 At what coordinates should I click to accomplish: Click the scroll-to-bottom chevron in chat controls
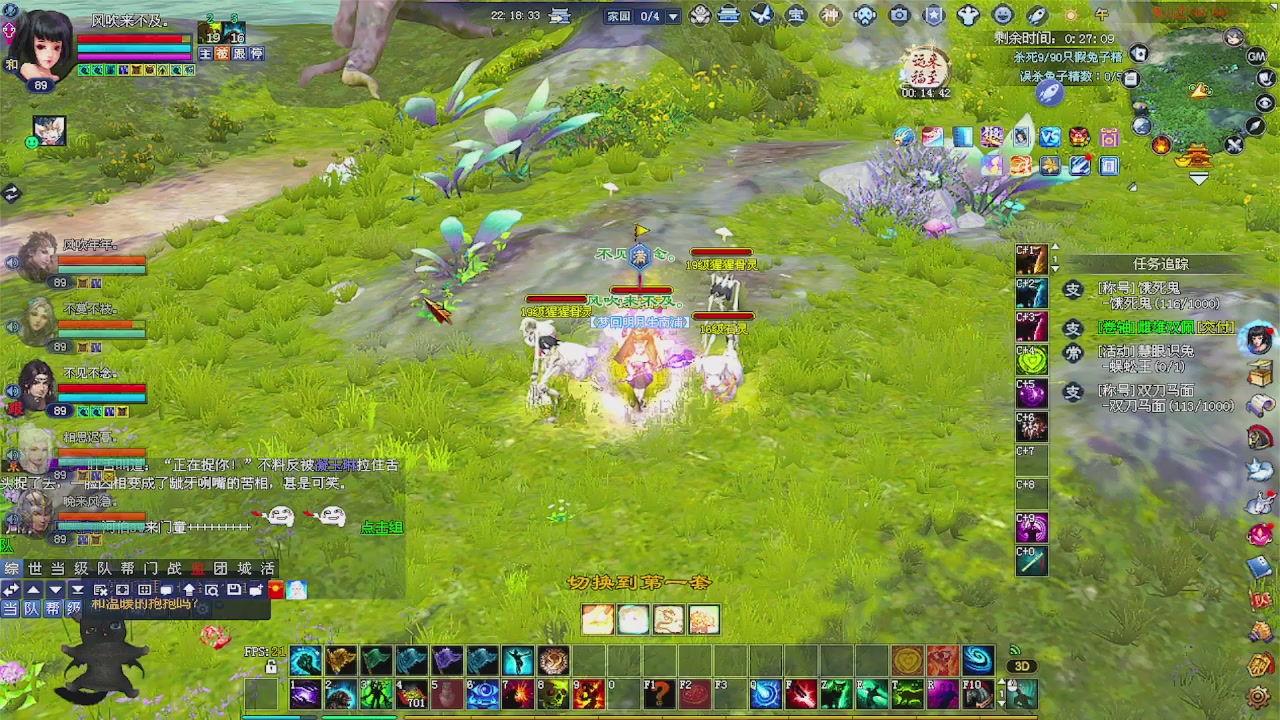click(x=77, y=590)
